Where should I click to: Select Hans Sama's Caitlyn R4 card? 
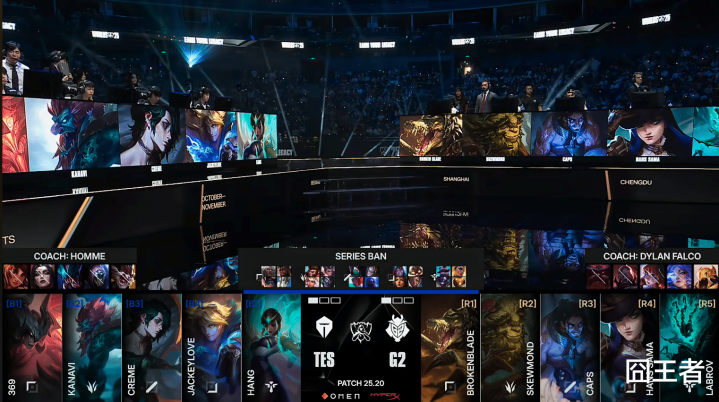point(630,345)
